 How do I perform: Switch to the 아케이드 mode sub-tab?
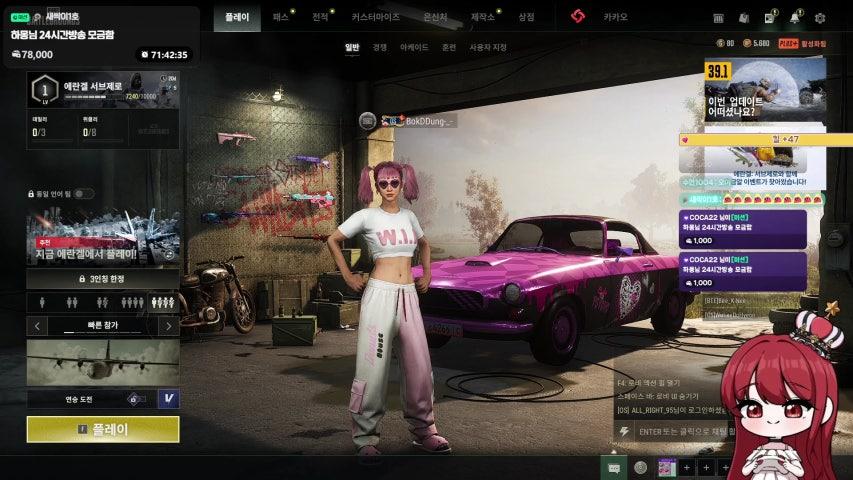[x=414, y=47]
